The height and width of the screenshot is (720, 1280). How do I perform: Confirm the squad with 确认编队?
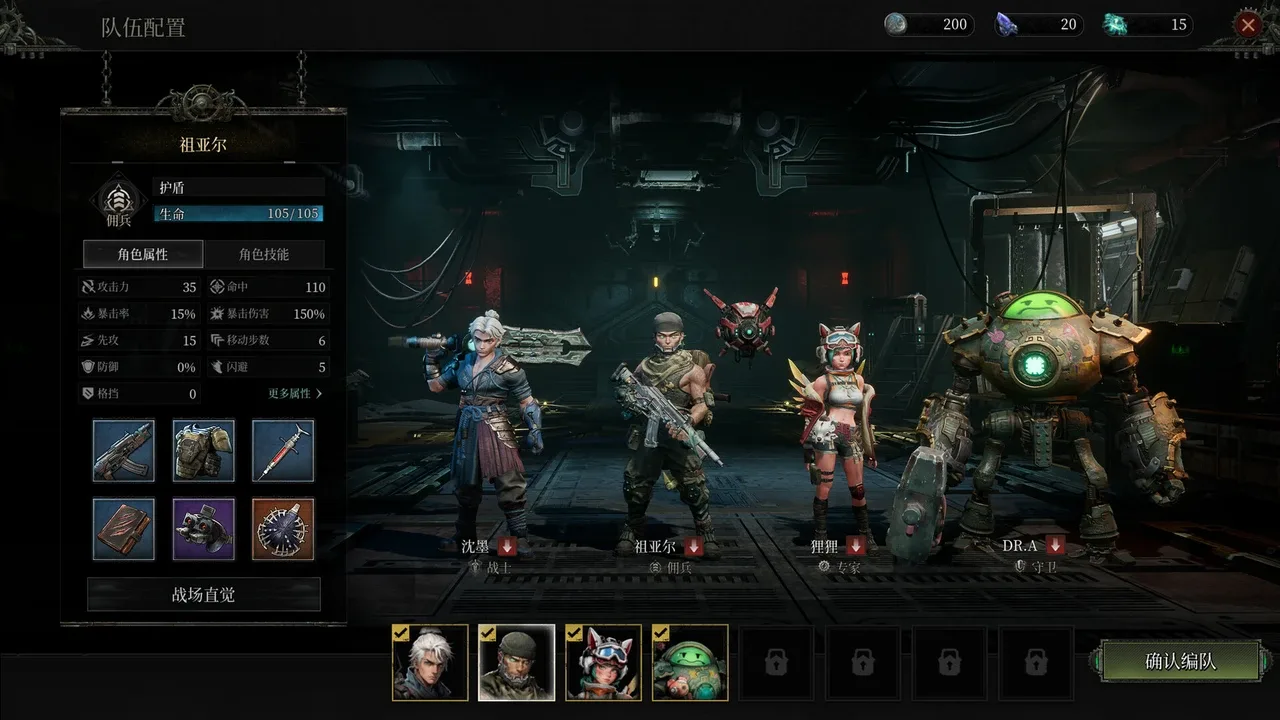1180,661
